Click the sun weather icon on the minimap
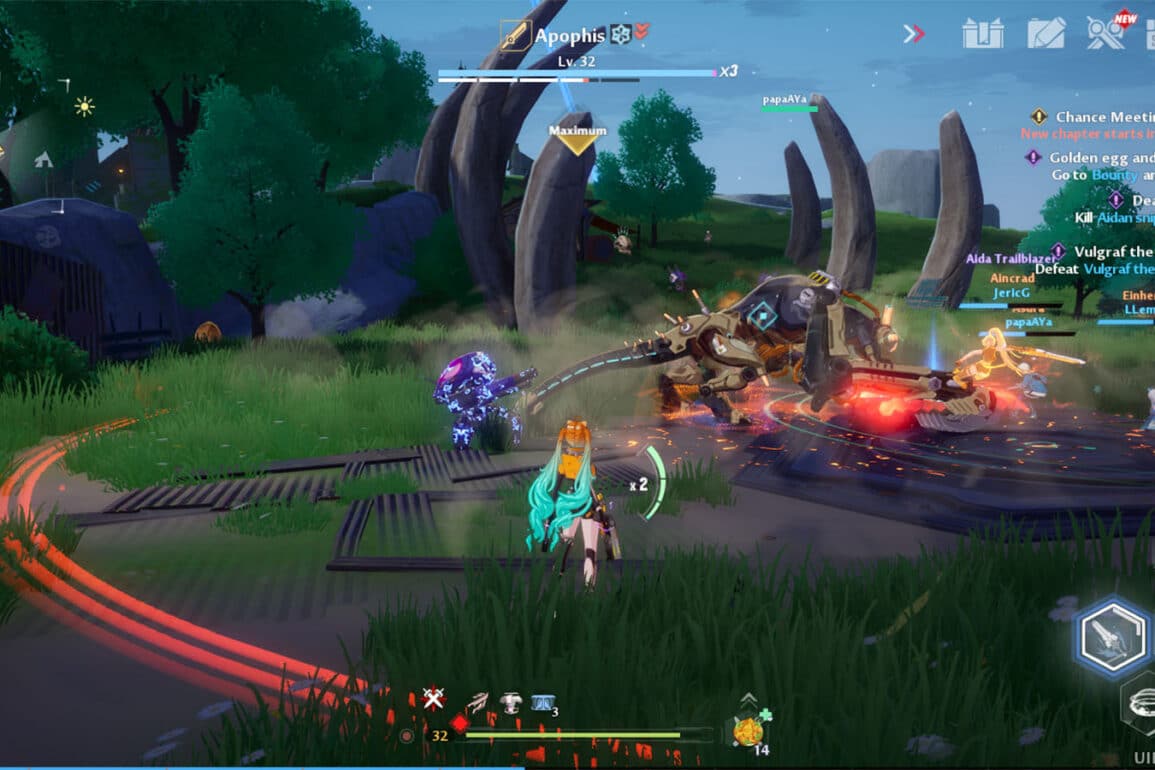The width and height of the screenshot is (1155, 770). (84, 106)
